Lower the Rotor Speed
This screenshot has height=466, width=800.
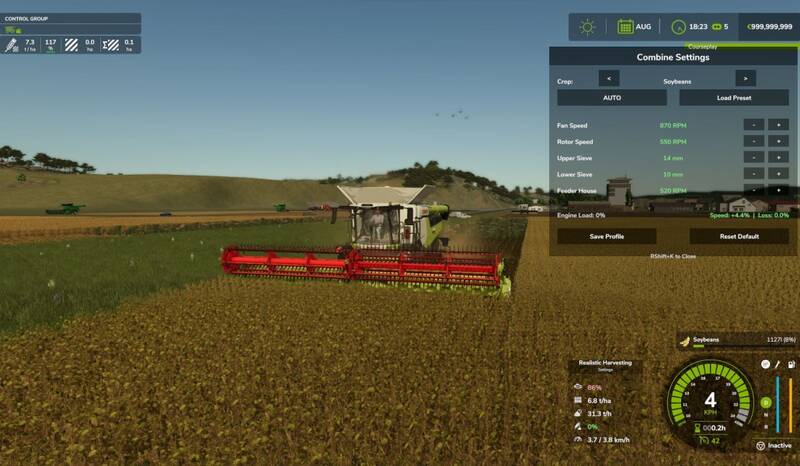pyautogui.click(x=753, y=142)
